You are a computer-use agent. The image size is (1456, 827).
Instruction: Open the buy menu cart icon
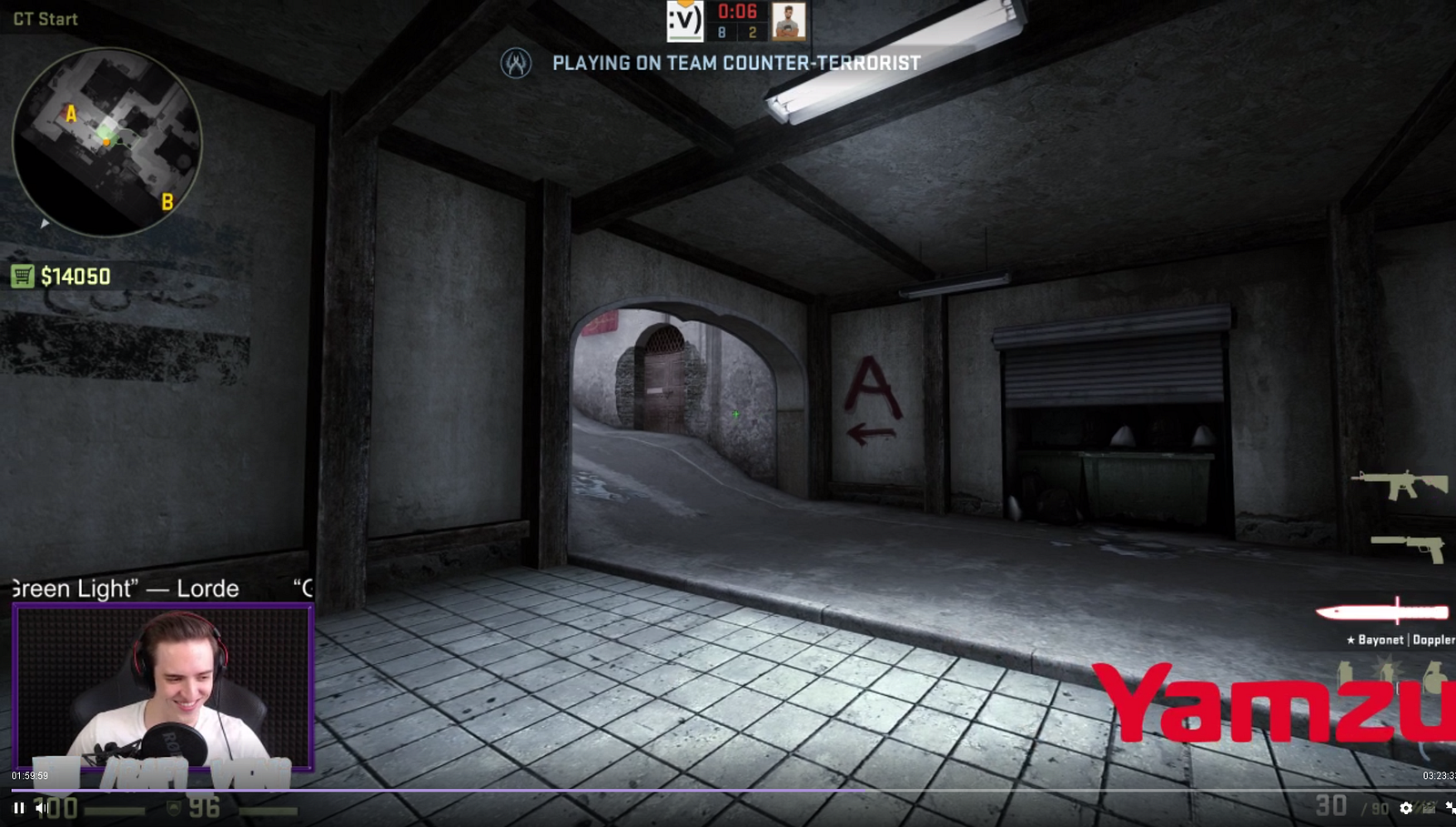(22, 276)
